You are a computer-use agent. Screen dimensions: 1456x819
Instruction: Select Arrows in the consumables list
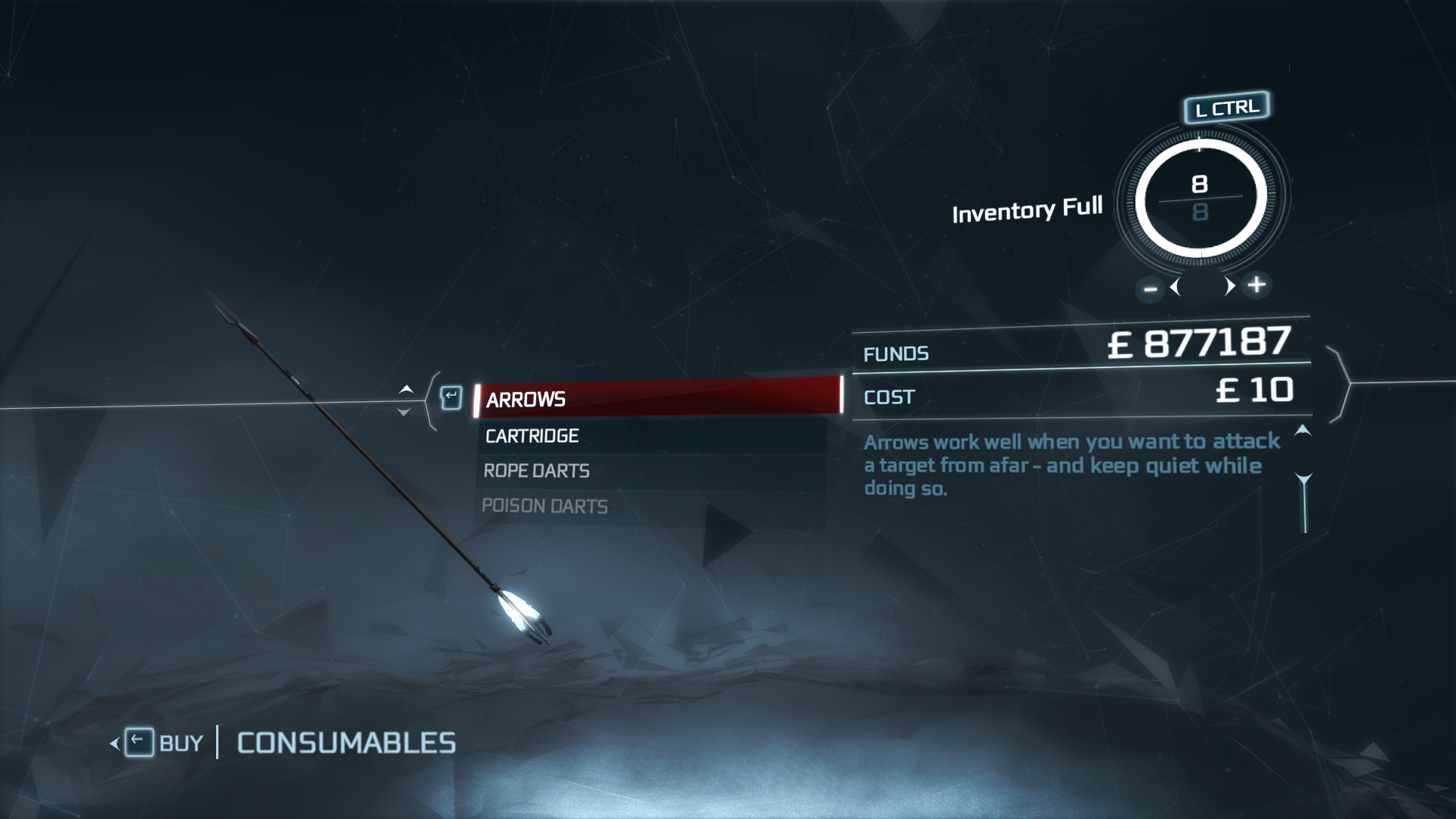click(657, 397)
